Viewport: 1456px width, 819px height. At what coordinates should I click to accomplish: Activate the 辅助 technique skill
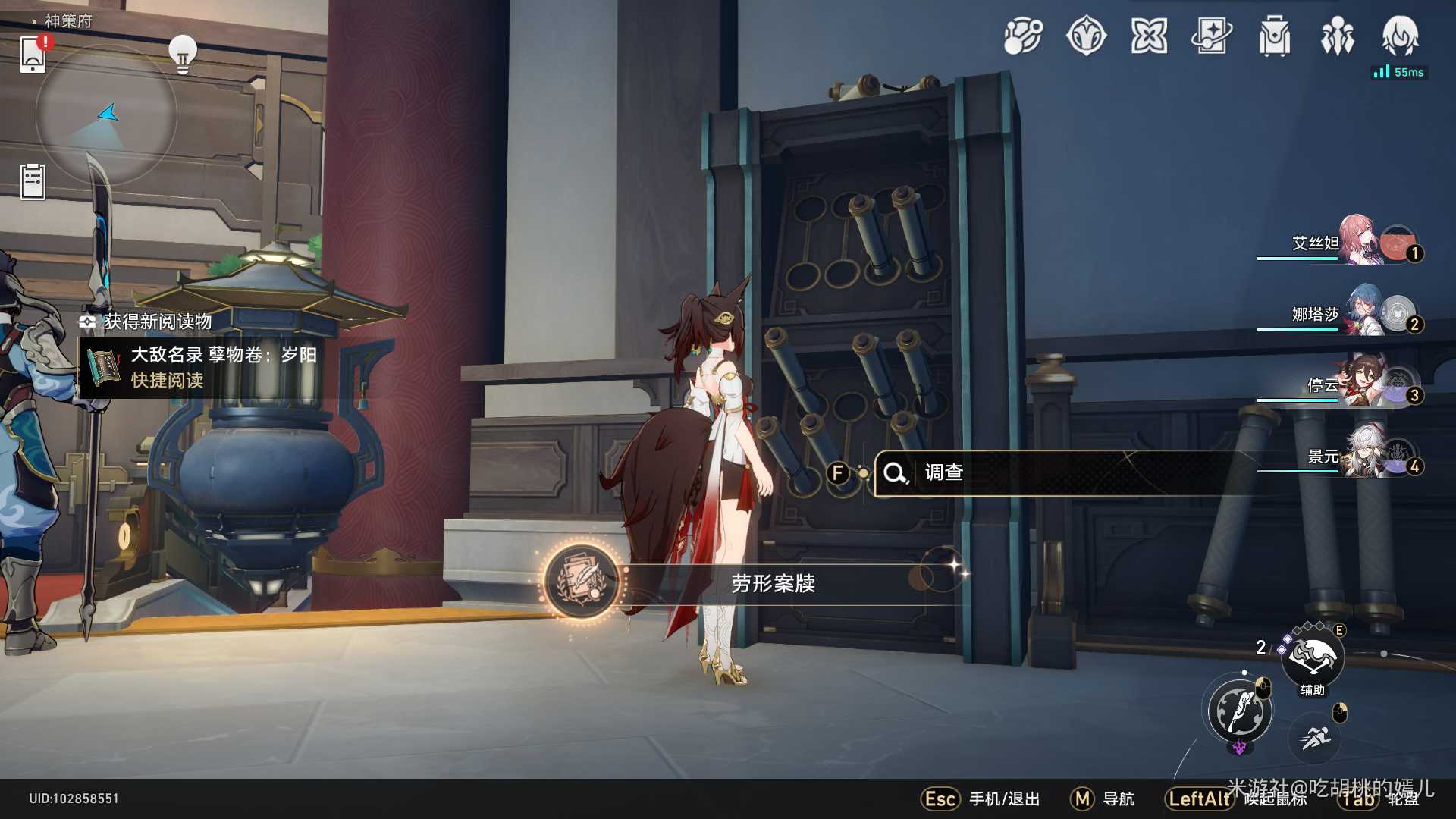[1313, 657]
